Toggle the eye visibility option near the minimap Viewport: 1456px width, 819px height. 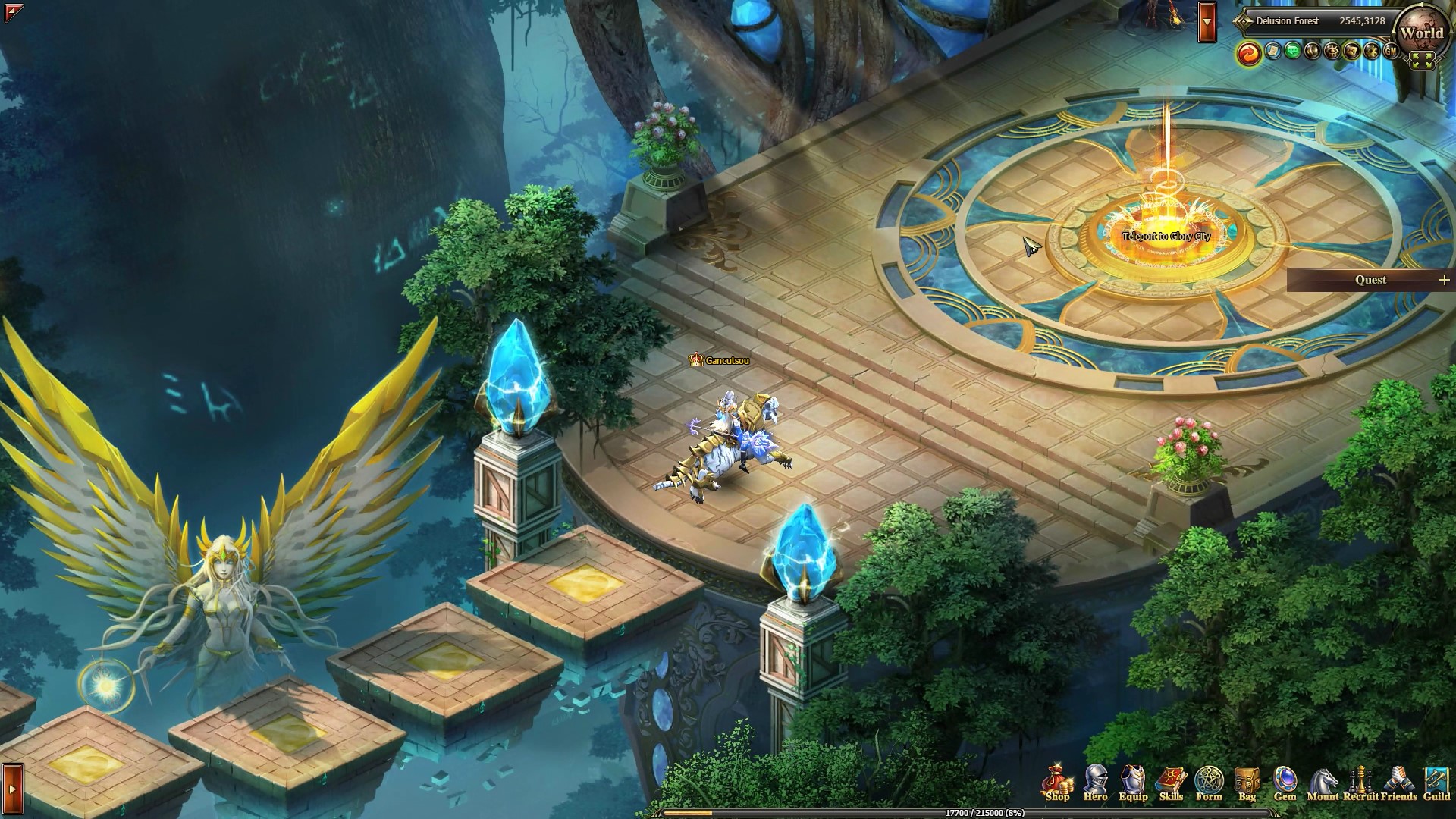click(1332, 53)
